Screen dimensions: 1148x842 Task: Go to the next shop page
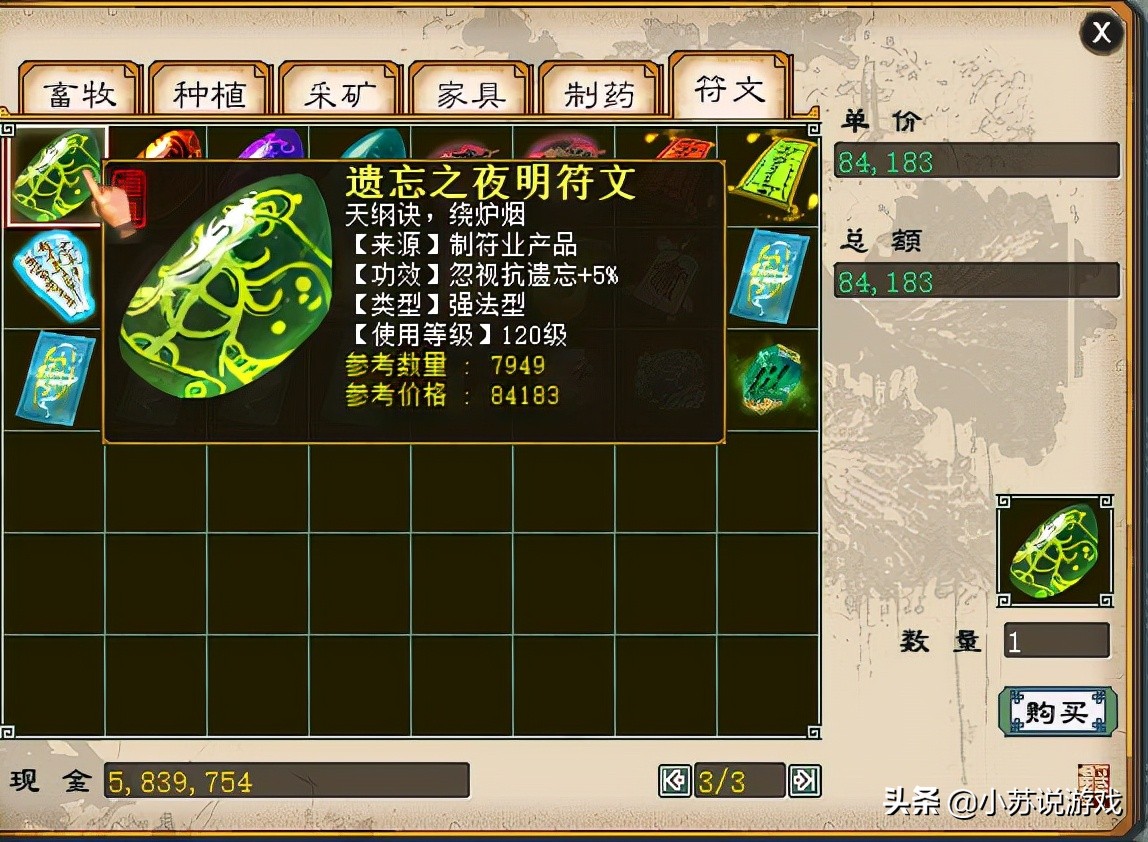click(x=804, y=780)
